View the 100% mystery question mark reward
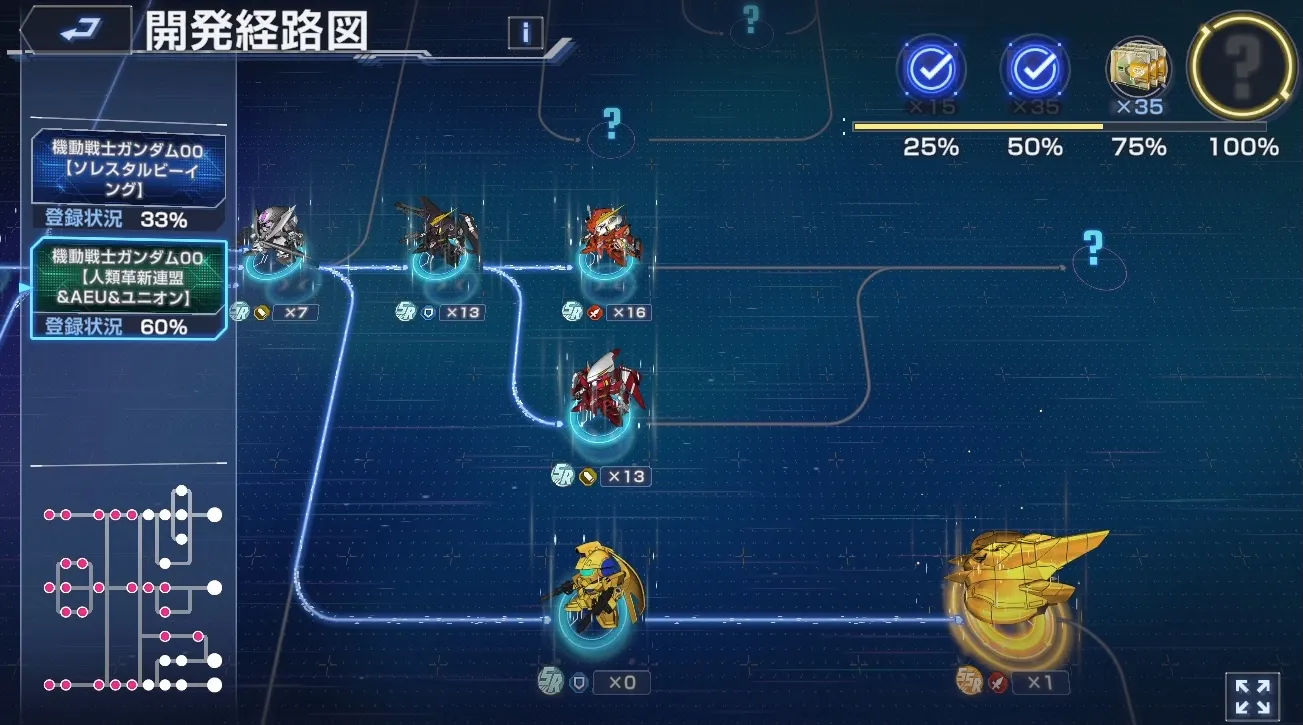The image size is (1303, 725). coord(1240,70)
